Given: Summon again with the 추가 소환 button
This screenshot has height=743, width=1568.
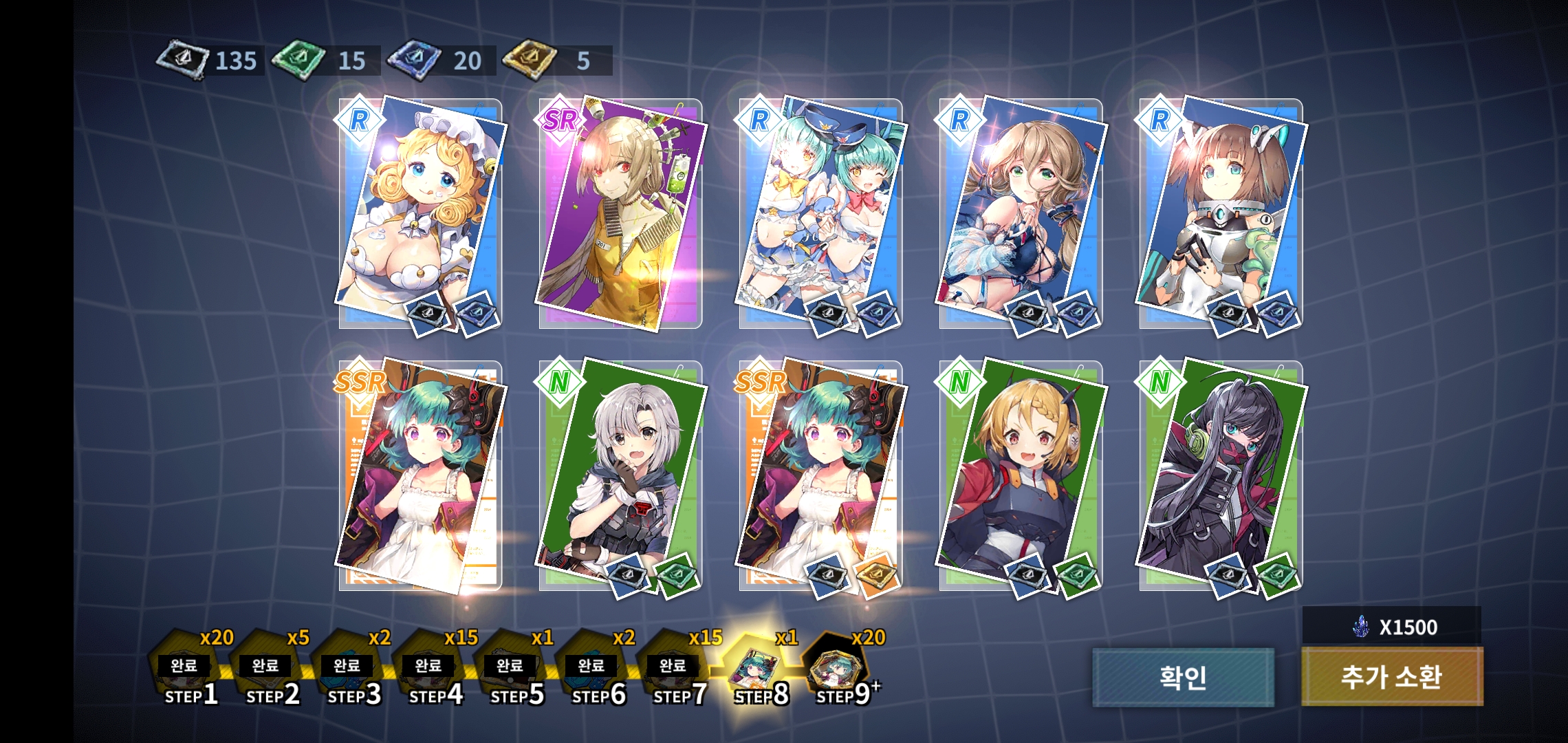Looking at the screenshot, I should [x=1392, y=677].
